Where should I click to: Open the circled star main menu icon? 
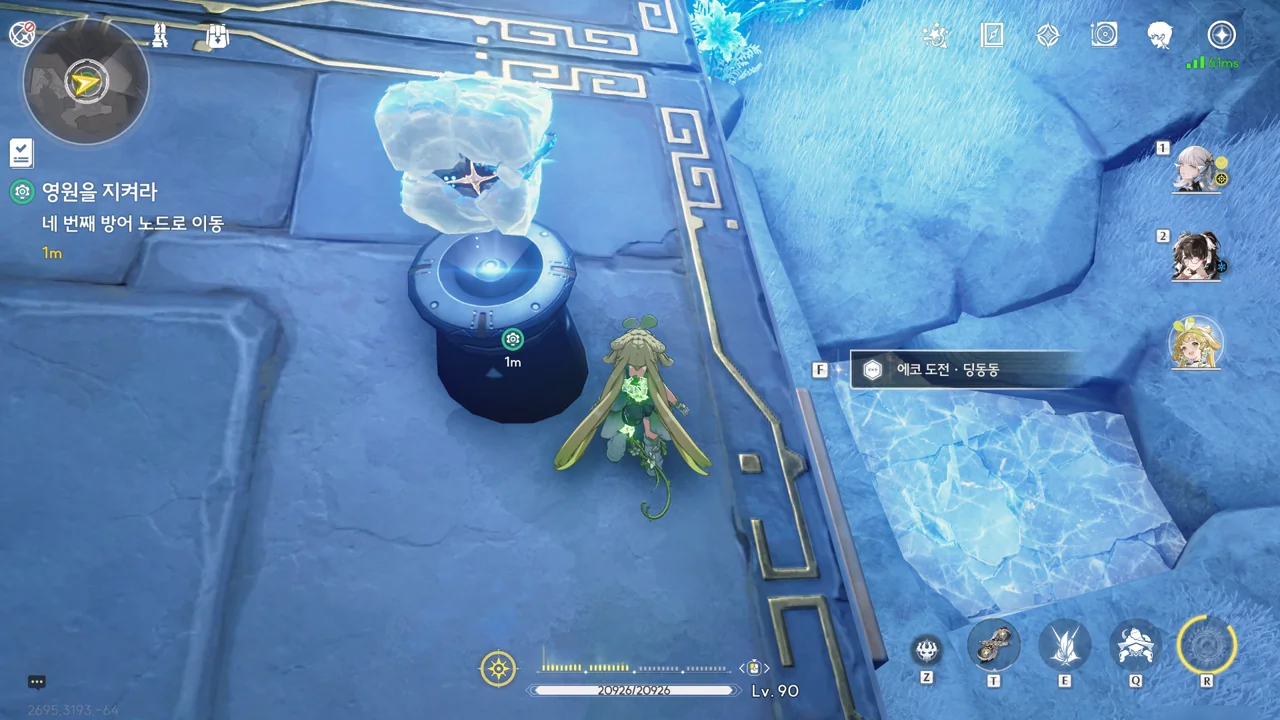tap(1221, 36)
